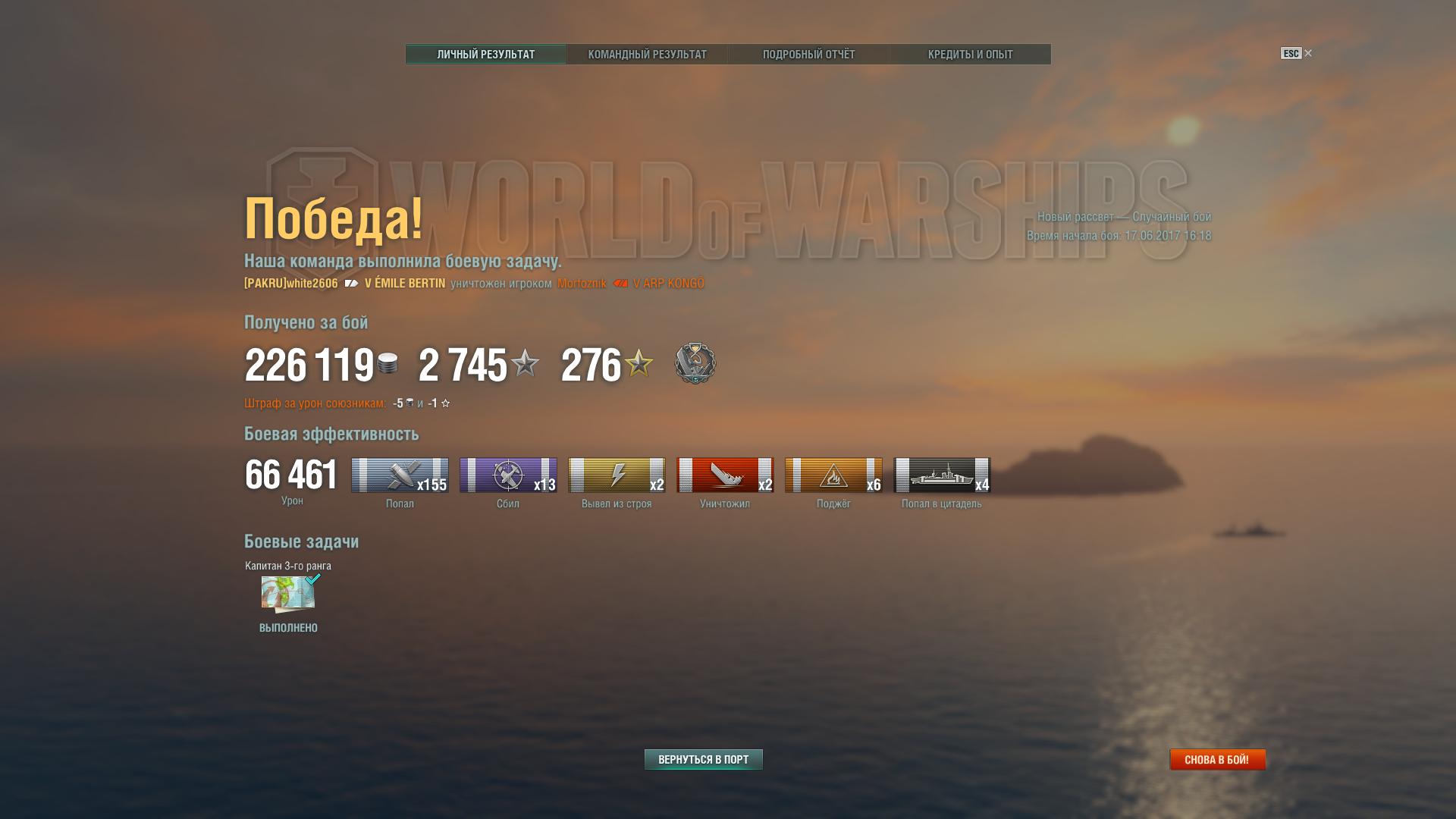Select the achievement medal icon
1456x819 pixels.
695,363
